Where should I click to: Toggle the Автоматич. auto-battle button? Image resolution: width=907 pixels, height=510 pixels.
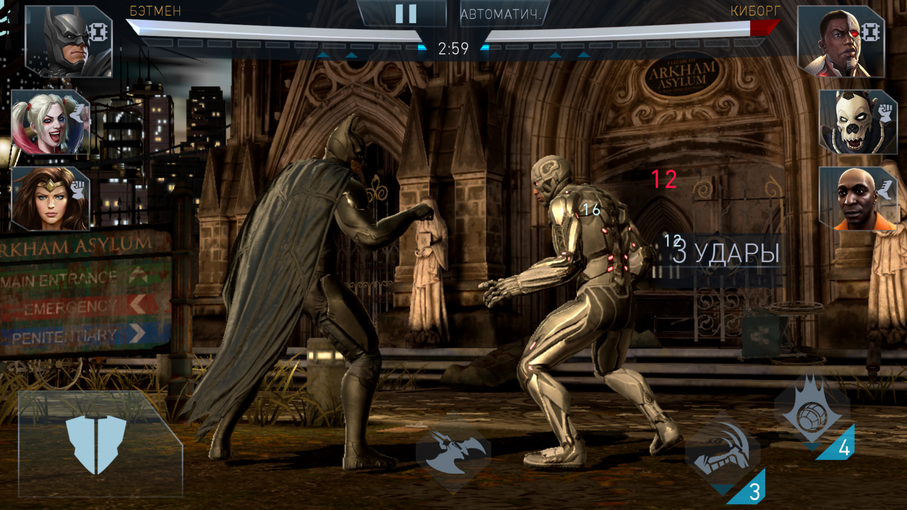[505, 15]
